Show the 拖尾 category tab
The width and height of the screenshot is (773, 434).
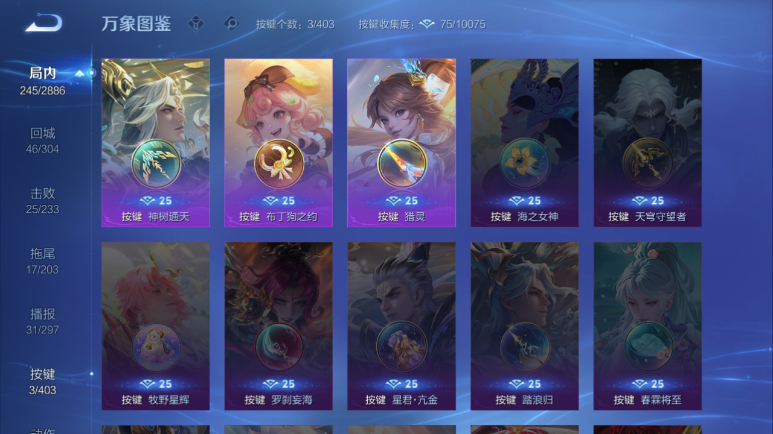pyautogui.click(x=43, y=260)
